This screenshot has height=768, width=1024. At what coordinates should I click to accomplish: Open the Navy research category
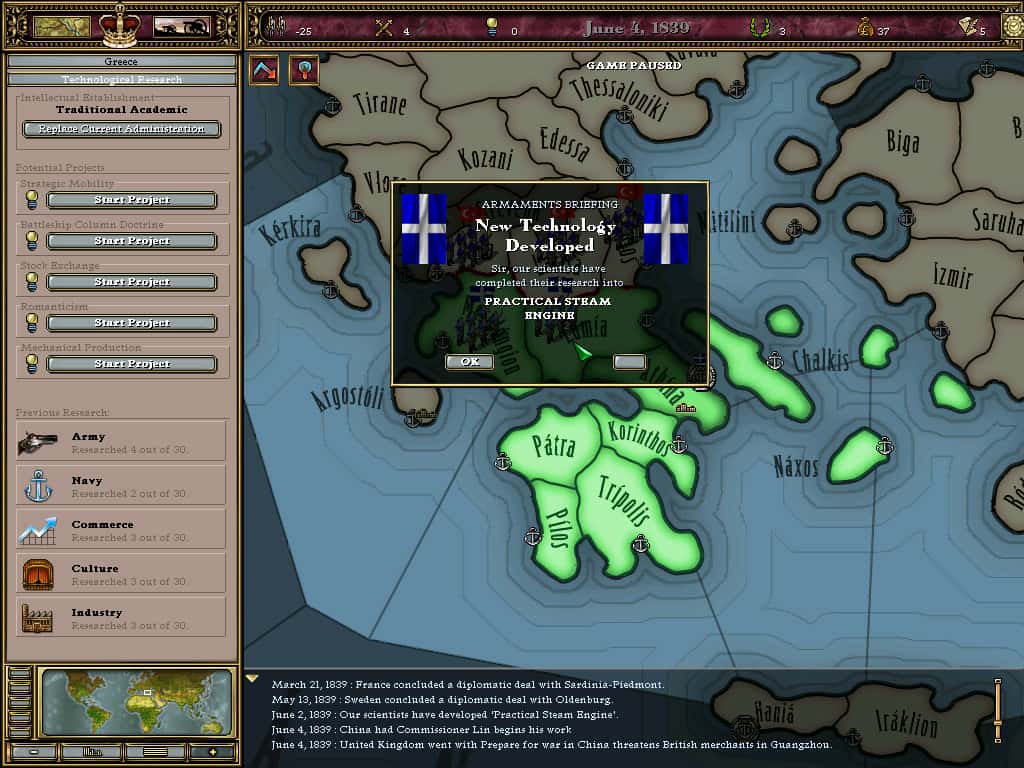pyautogui.click(x=121, y=486)
